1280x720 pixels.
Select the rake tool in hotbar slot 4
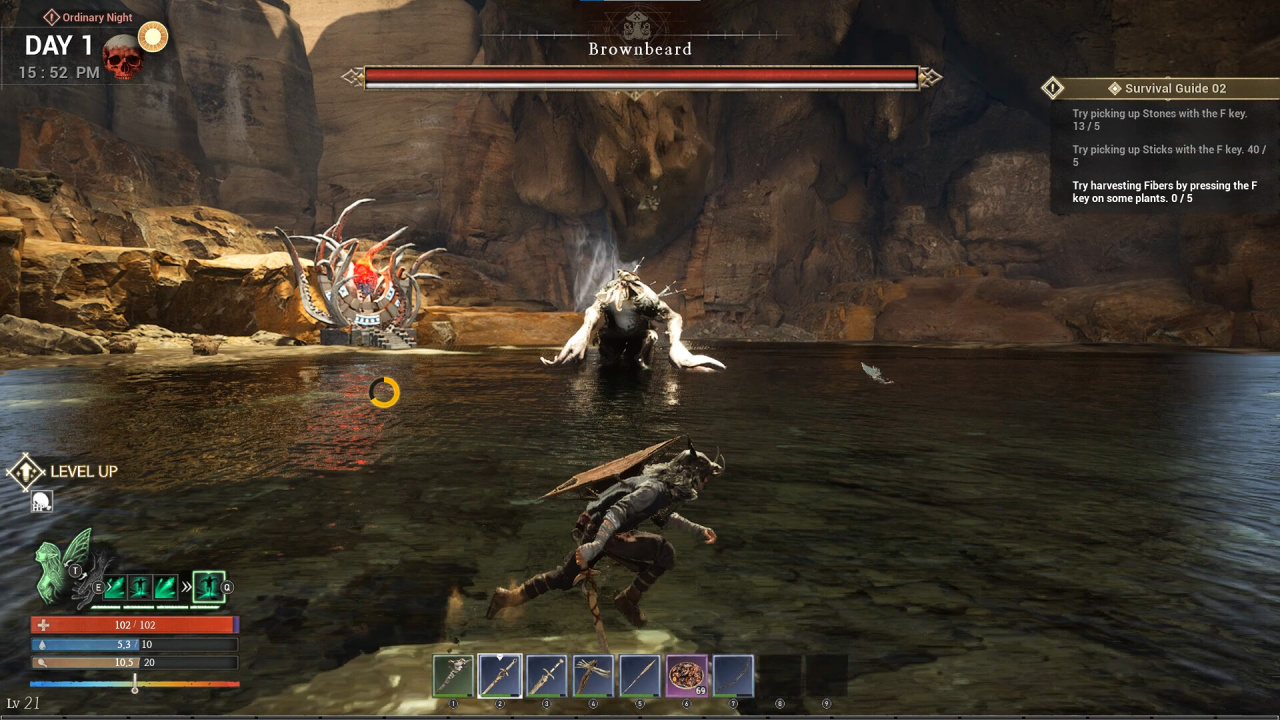[x=593, y=676]
